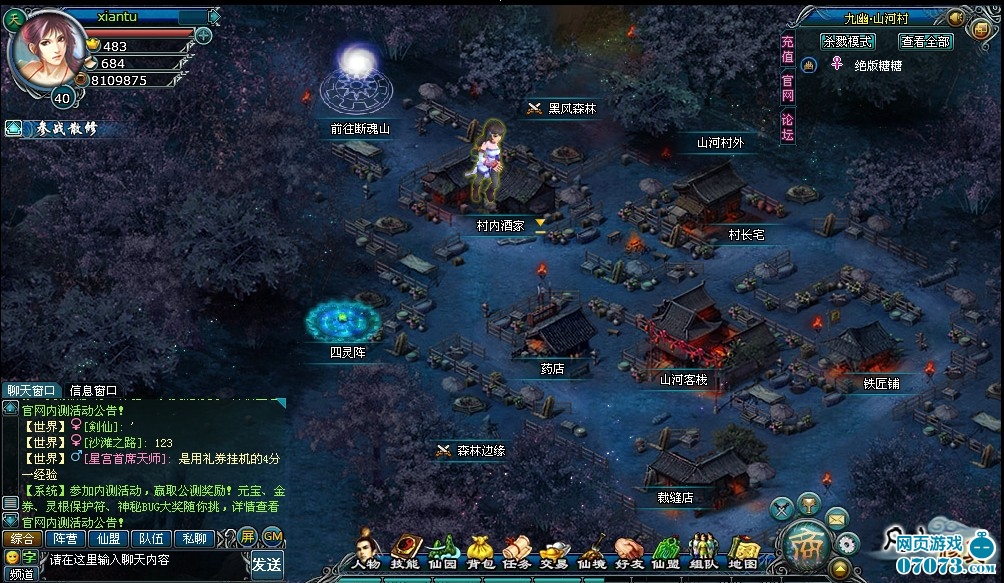Toggle the sound speaker icon
This screenshot has width=1004, height=583.
pyautogui.click(x=955, y=17)
